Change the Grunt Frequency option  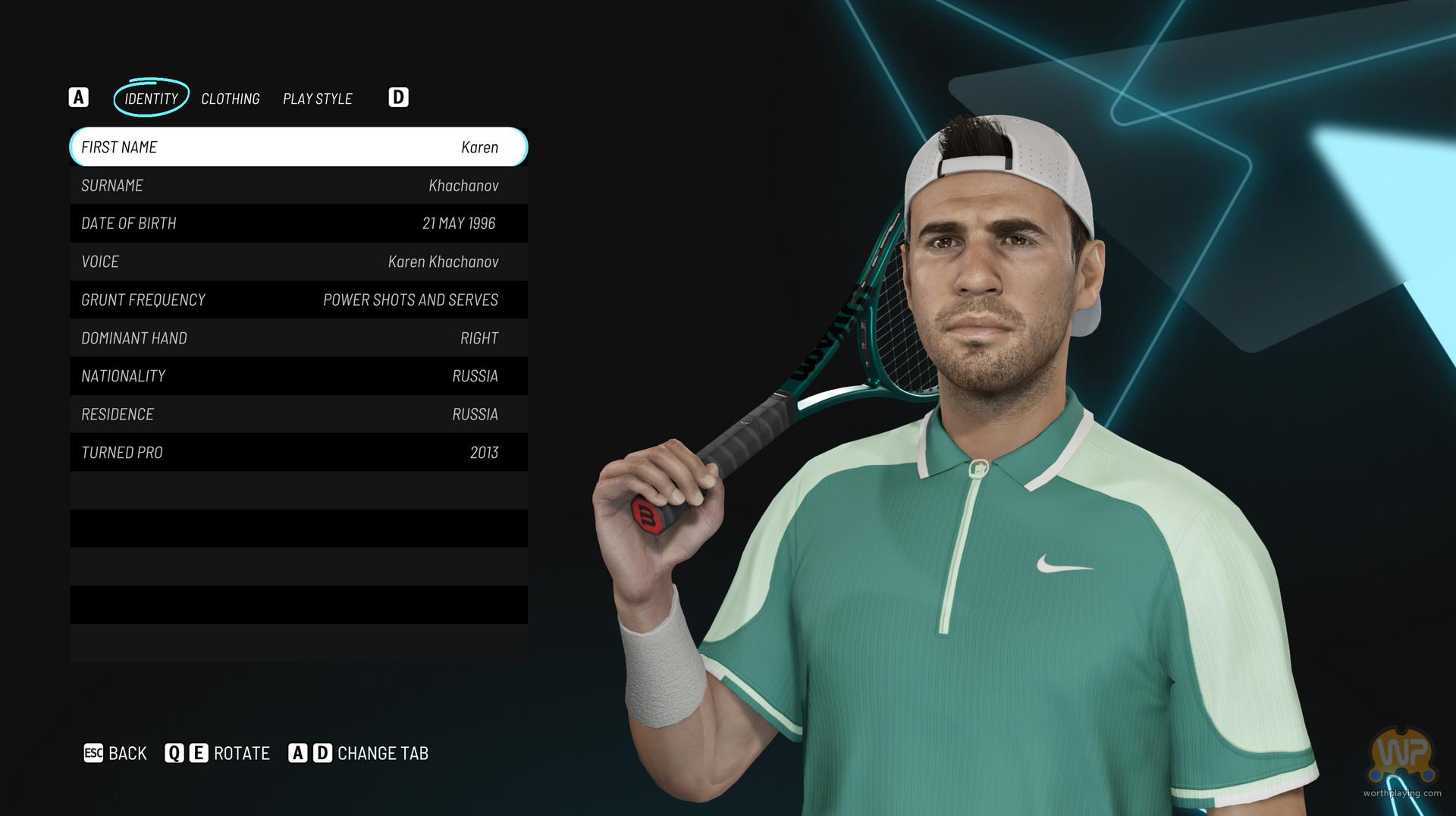coord(299,300)
